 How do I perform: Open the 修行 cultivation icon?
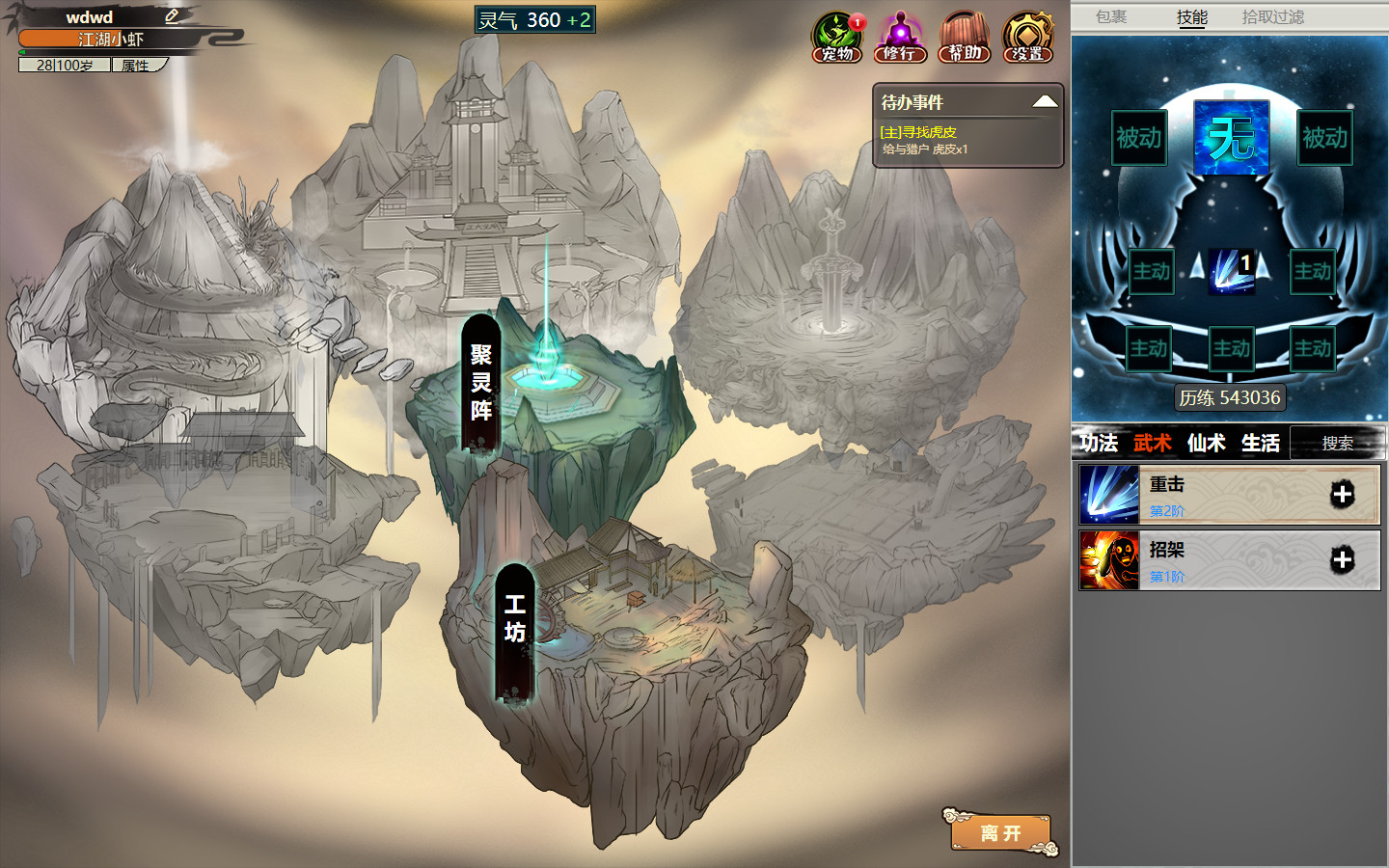[x=901, y=36]
